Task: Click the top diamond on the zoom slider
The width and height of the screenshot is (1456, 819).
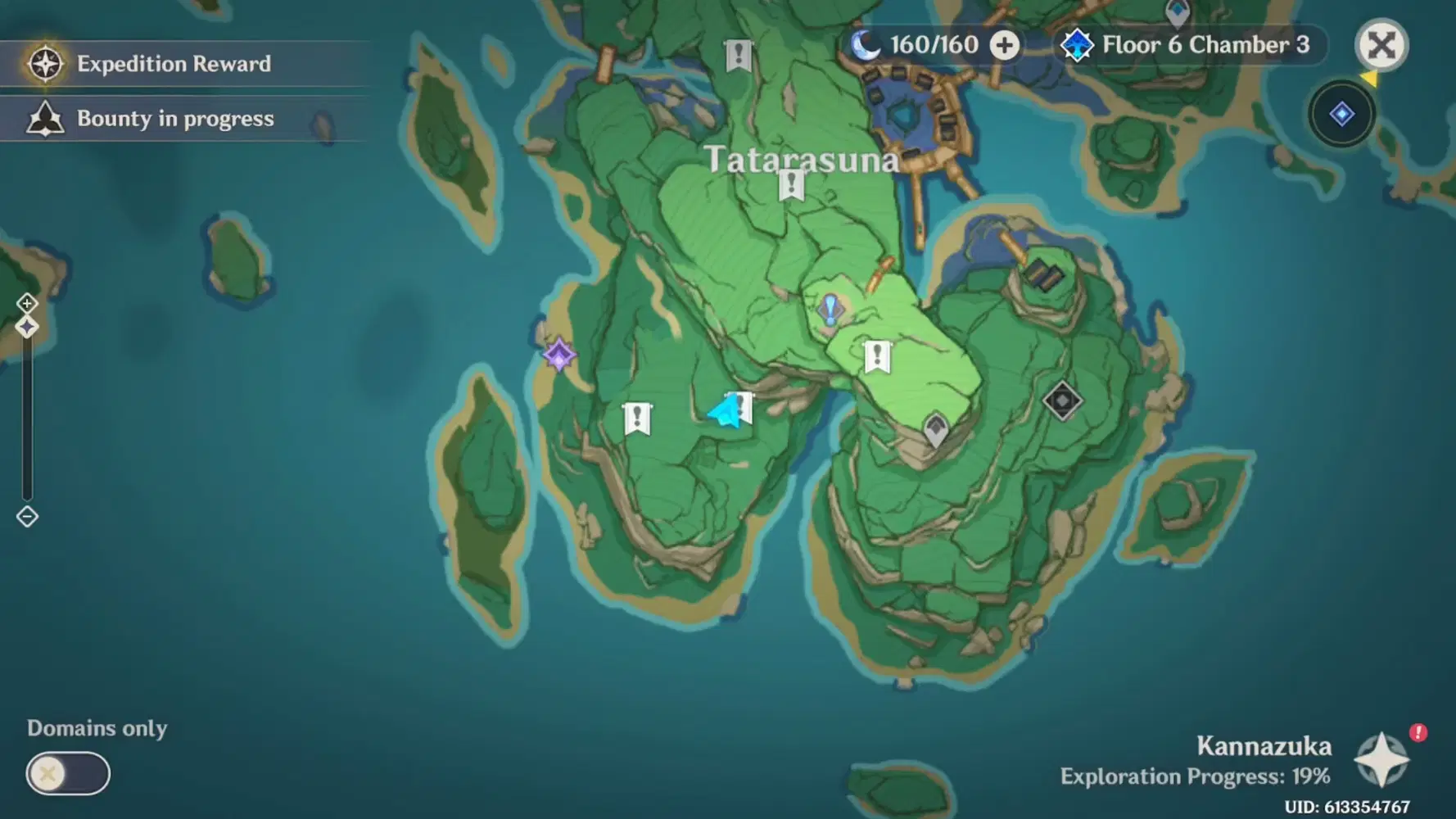Action: click(27, 302)
